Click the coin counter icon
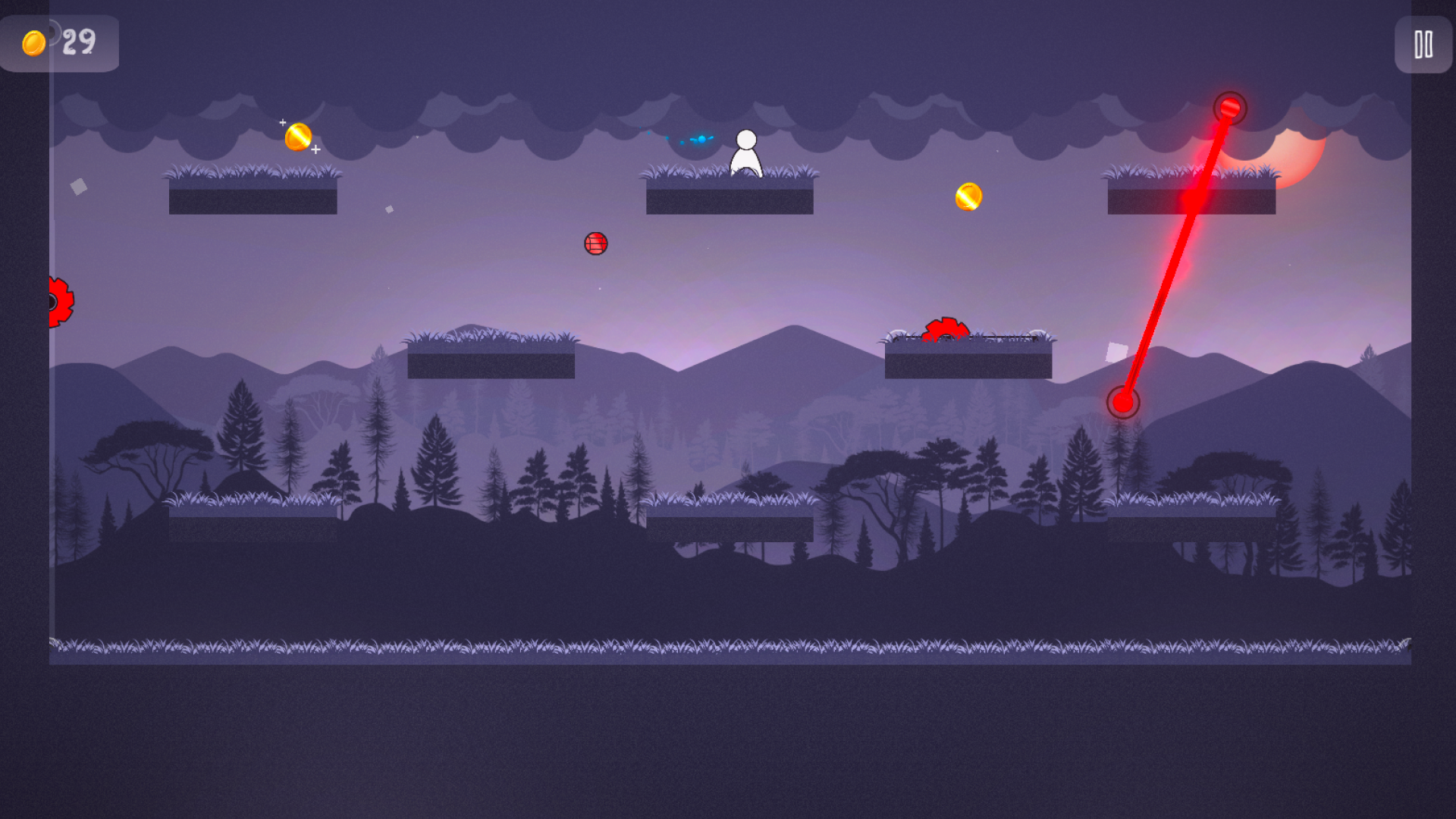The height and width of the screenshot is (819, 1456). click(x=33, y=42)
